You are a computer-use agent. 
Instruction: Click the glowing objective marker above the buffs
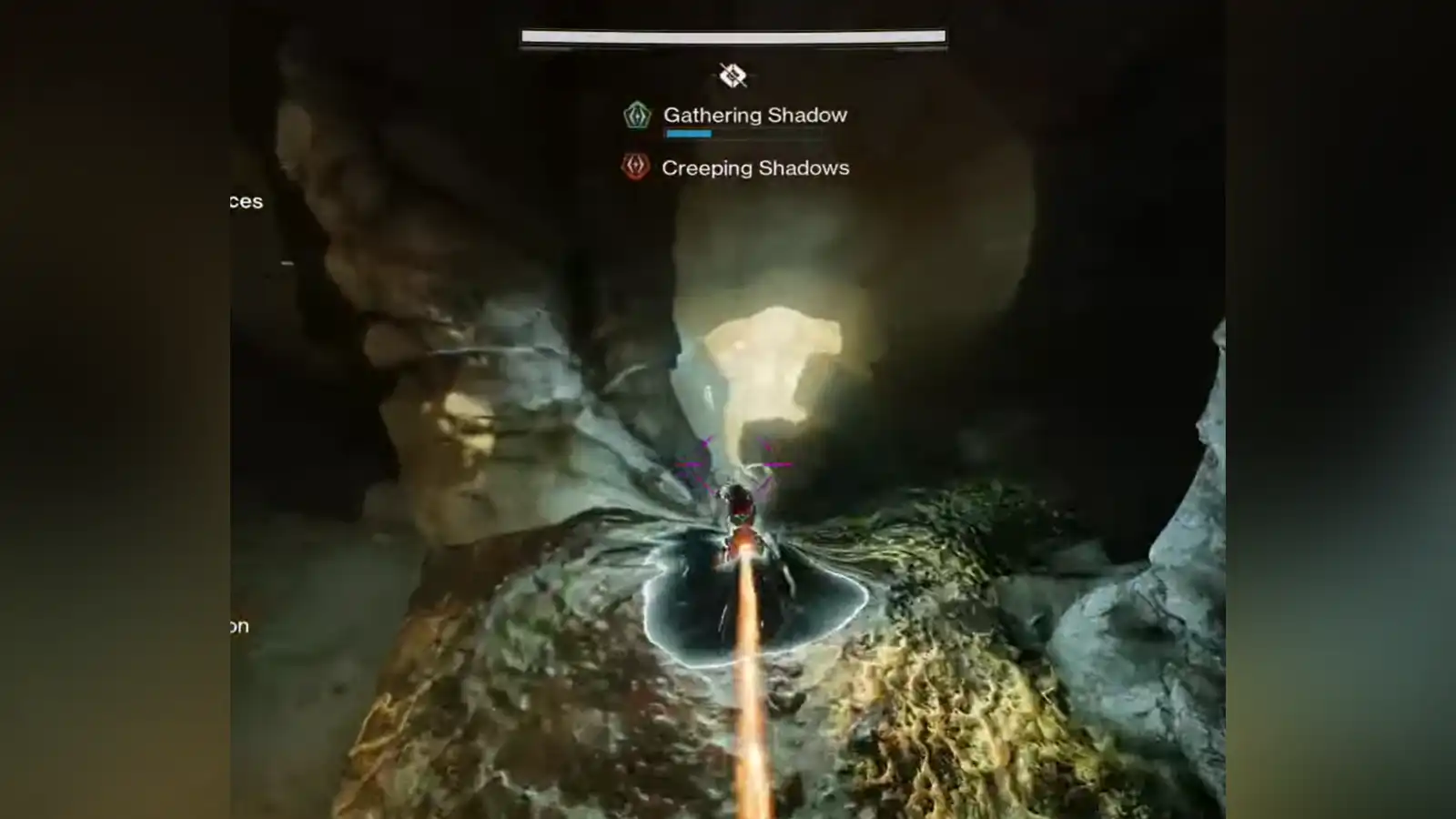(732, 76)
